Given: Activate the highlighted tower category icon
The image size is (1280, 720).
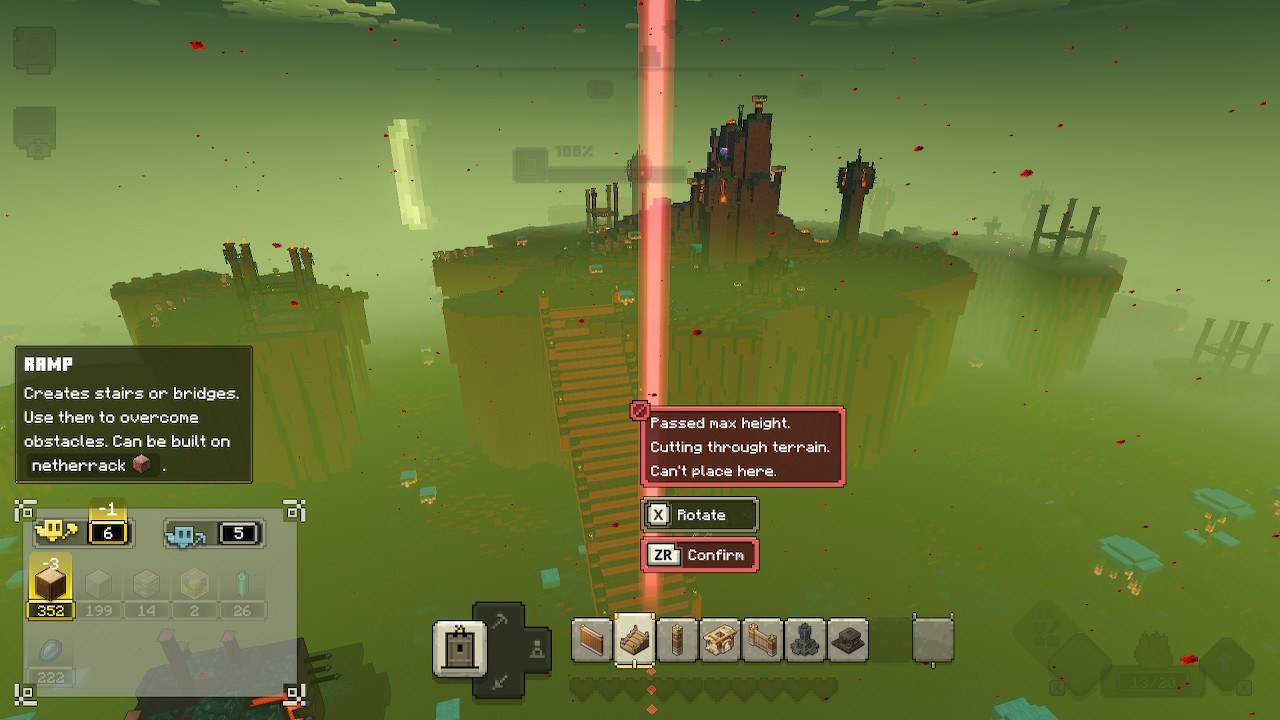Looking at the screenshot, I should (459, 648).
